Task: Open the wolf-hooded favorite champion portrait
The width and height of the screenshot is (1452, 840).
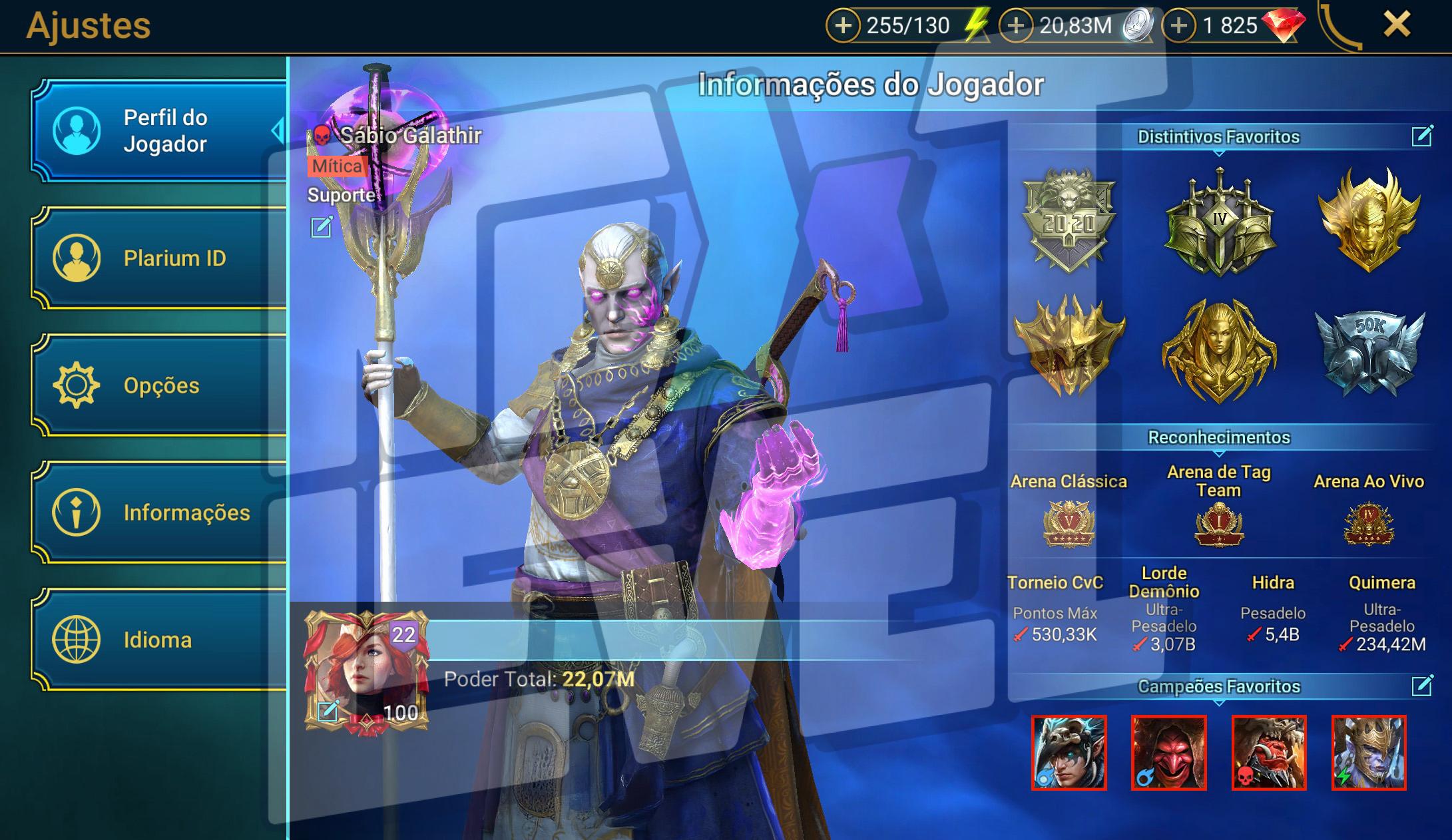Action: (x=1069, y=753)
